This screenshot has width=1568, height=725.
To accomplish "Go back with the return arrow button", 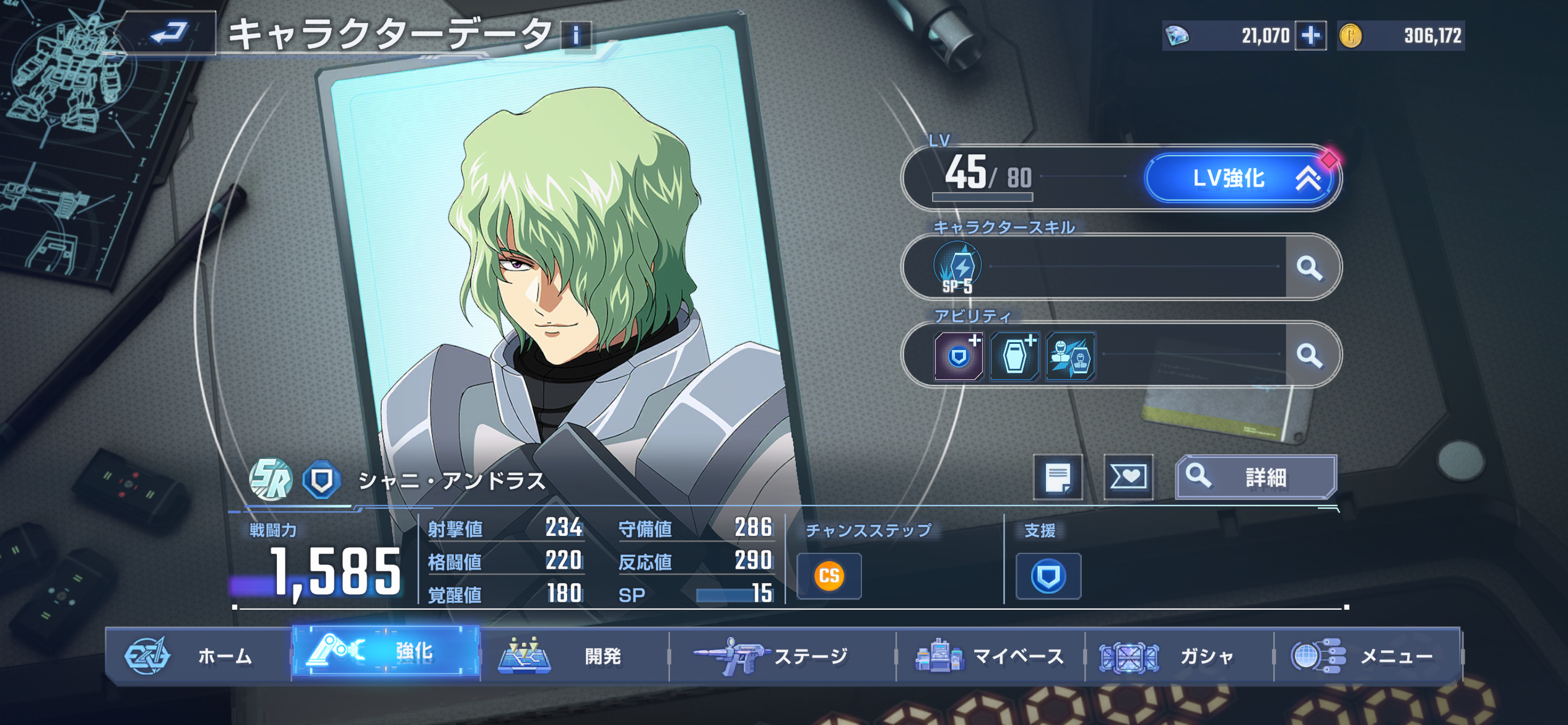I will (x=169, y=32).
